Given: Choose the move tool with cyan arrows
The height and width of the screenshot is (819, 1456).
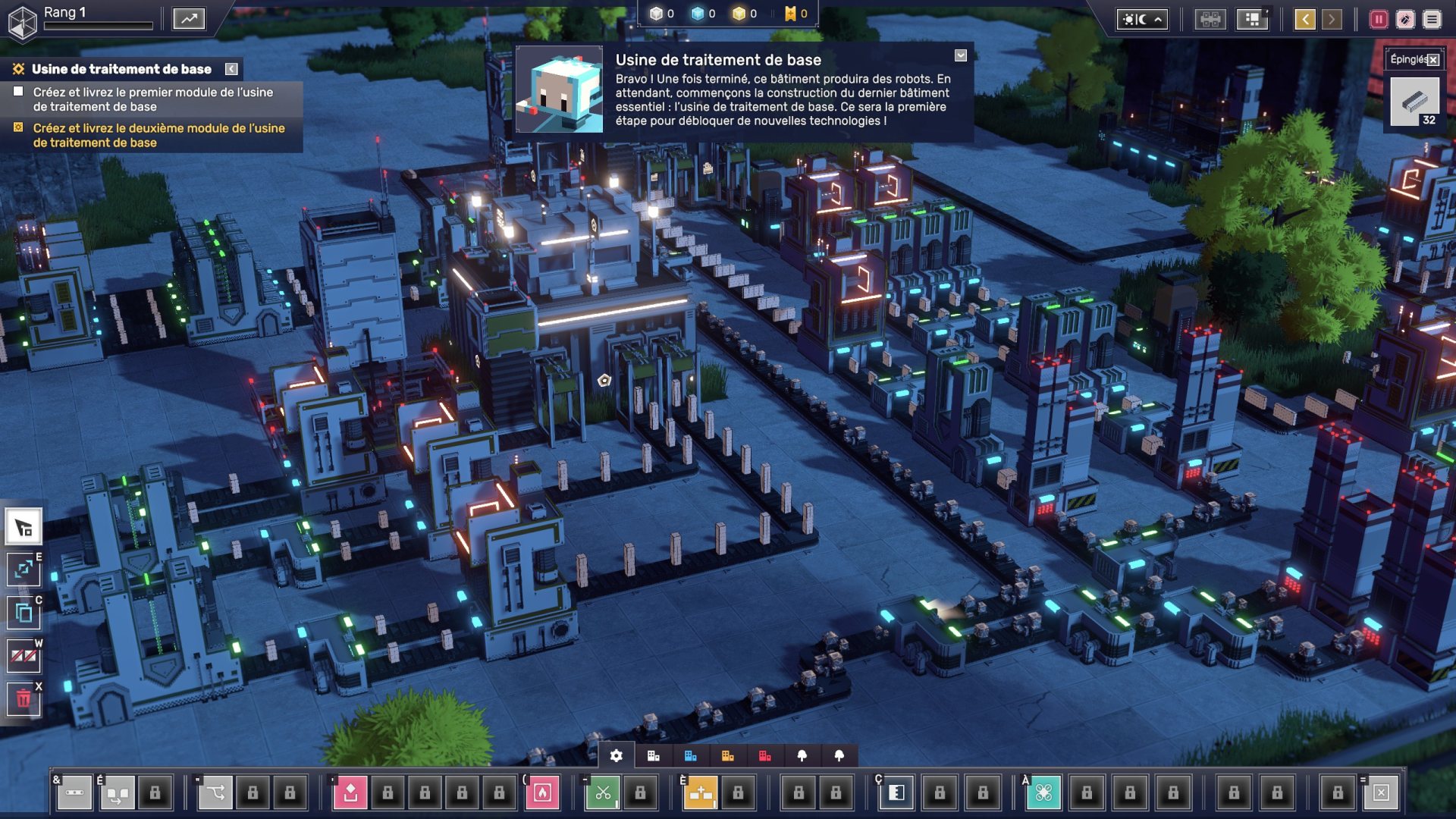Looking at the screenshot, I should point(24,570).
